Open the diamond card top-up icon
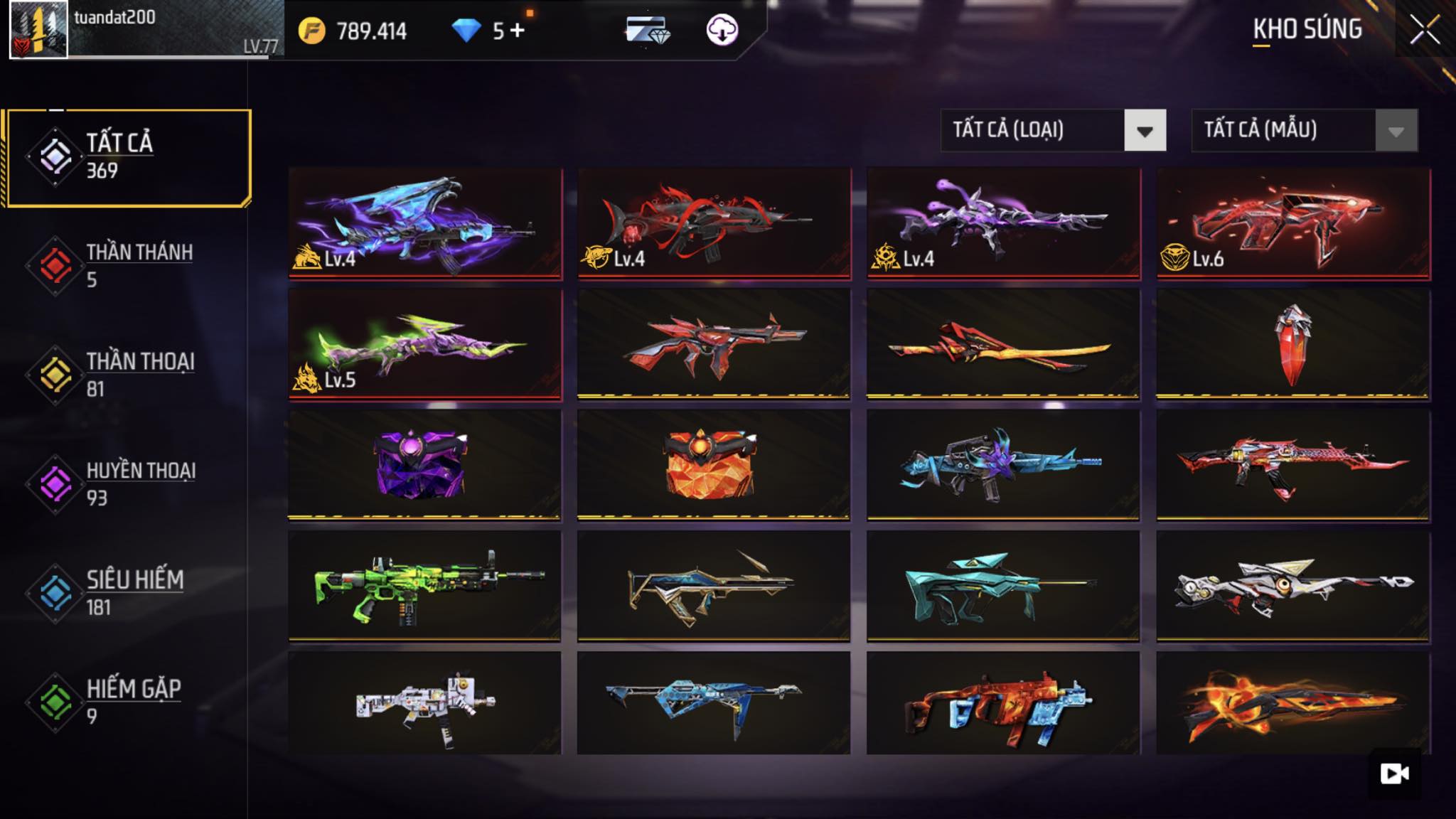Image resolution: width=1456 pixels, height=819 pixels. tap(647, 31)
